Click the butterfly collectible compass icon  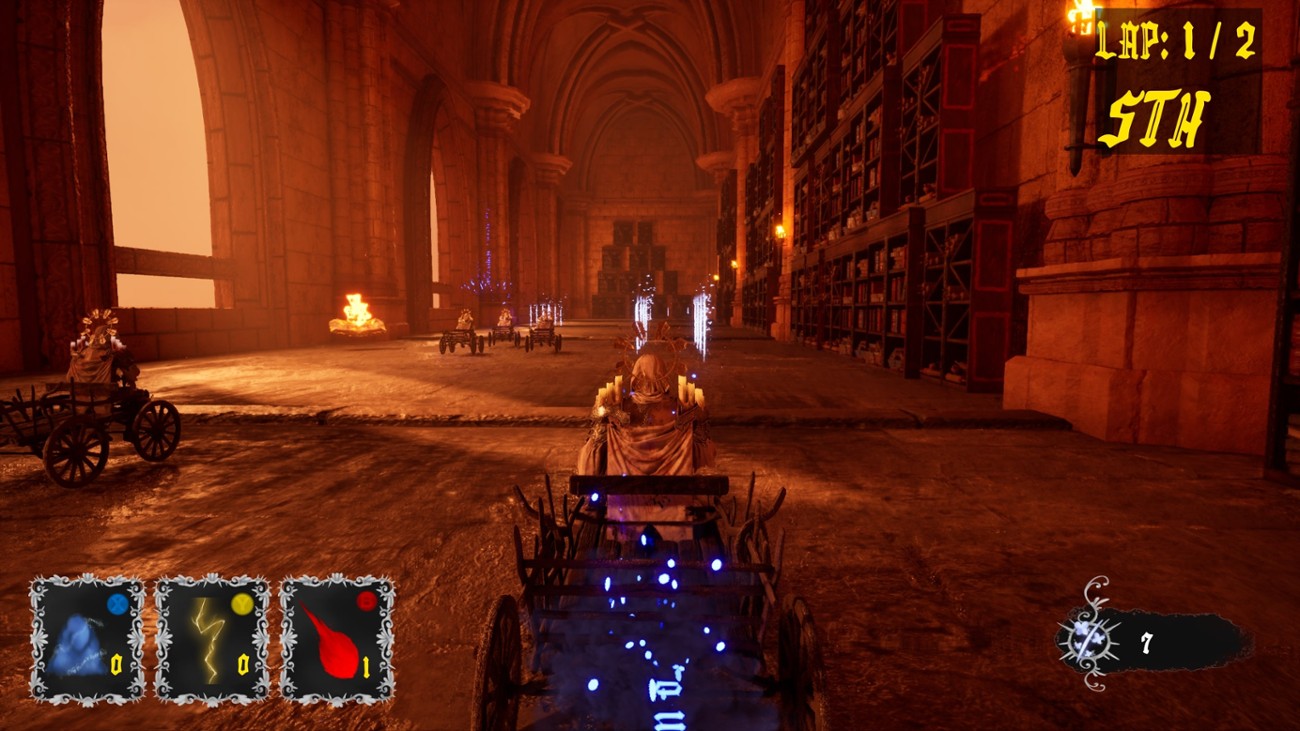coord(1087,638)
